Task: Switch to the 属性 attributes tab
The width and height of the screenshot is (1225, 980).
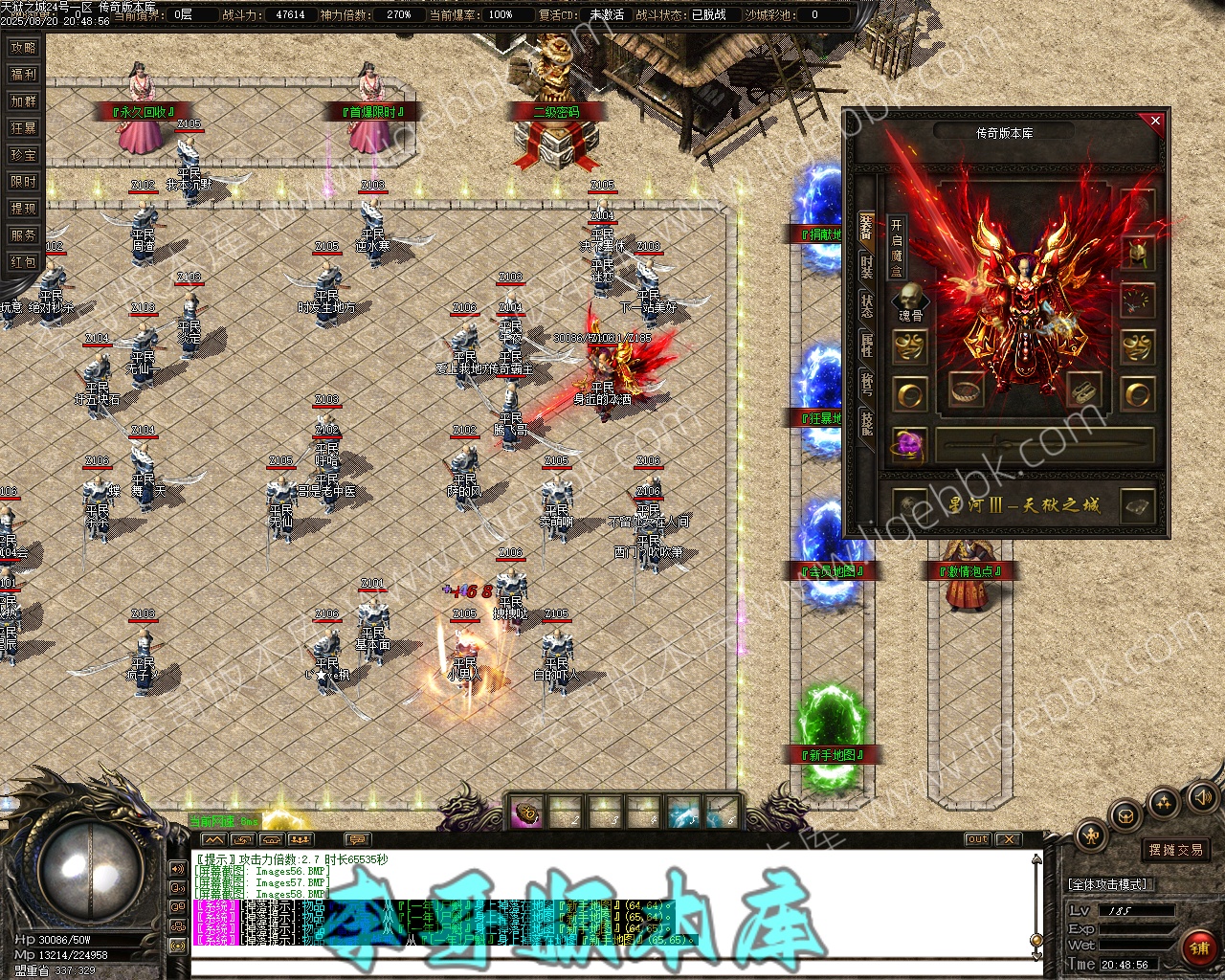Action: tap(866, 345)
